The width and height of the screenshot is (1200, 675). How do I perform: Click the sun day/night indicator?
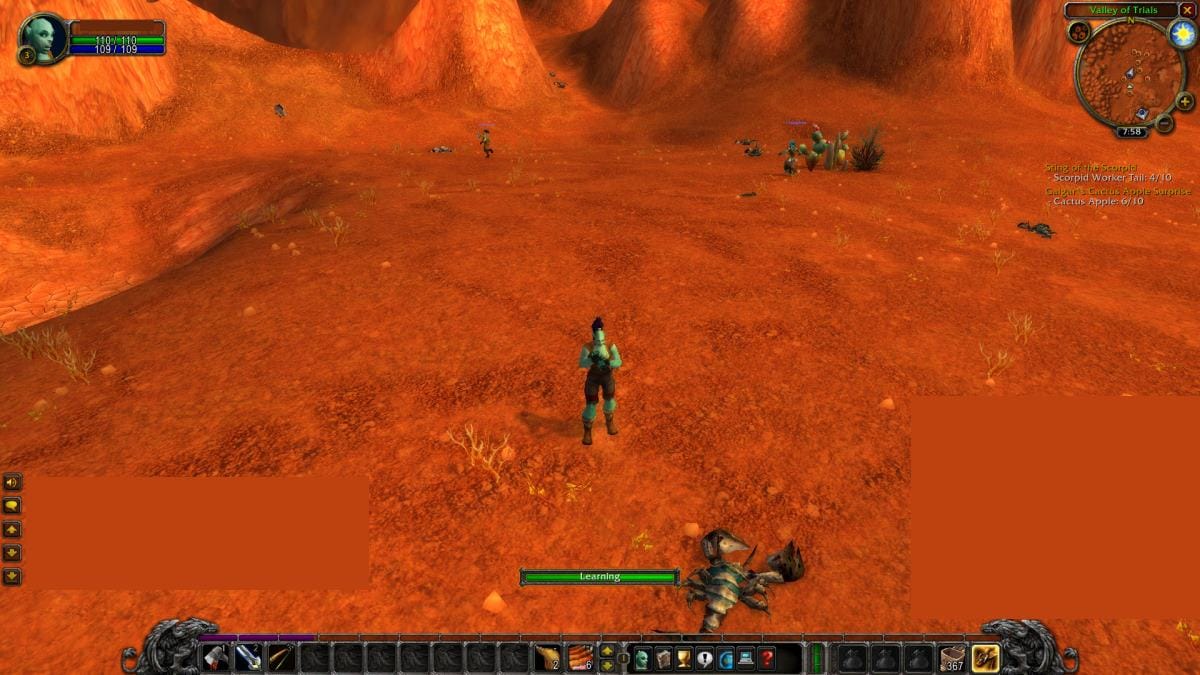click(x=1182, y=34)
